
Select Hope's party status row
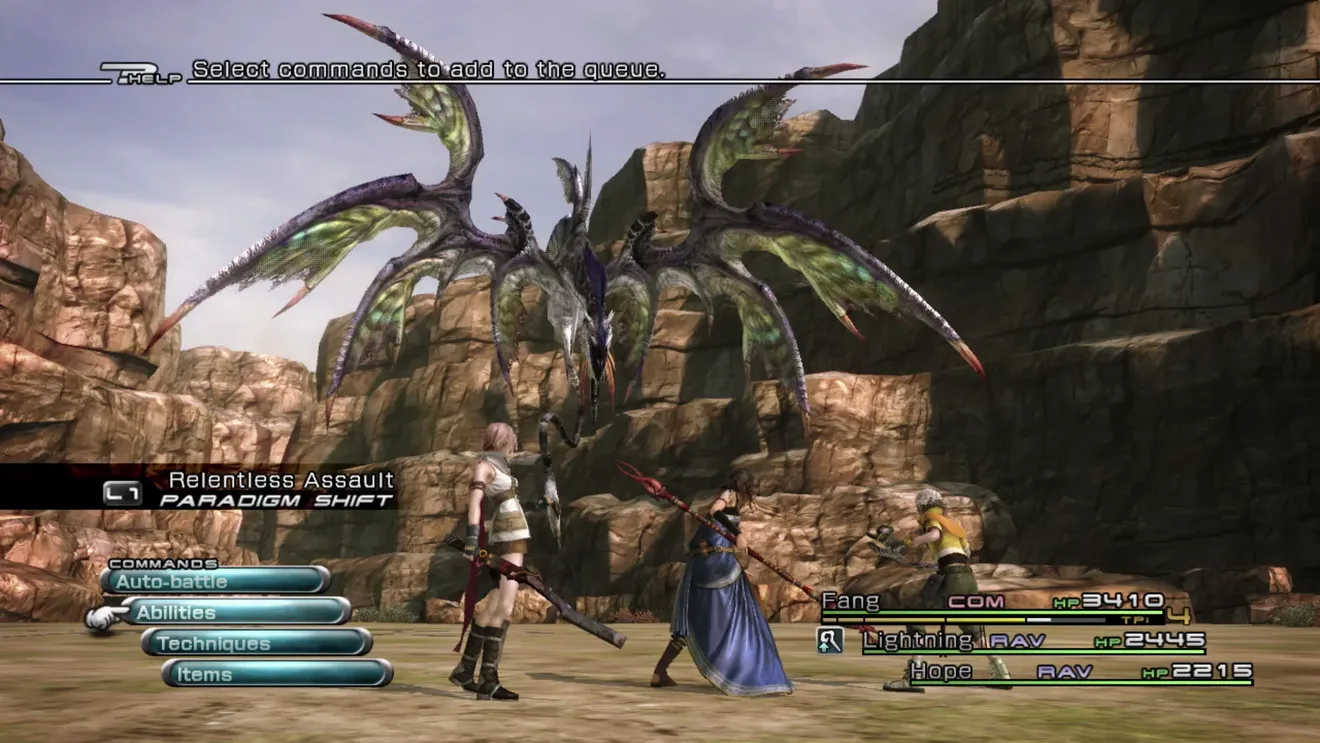(x=1080, y=672)
